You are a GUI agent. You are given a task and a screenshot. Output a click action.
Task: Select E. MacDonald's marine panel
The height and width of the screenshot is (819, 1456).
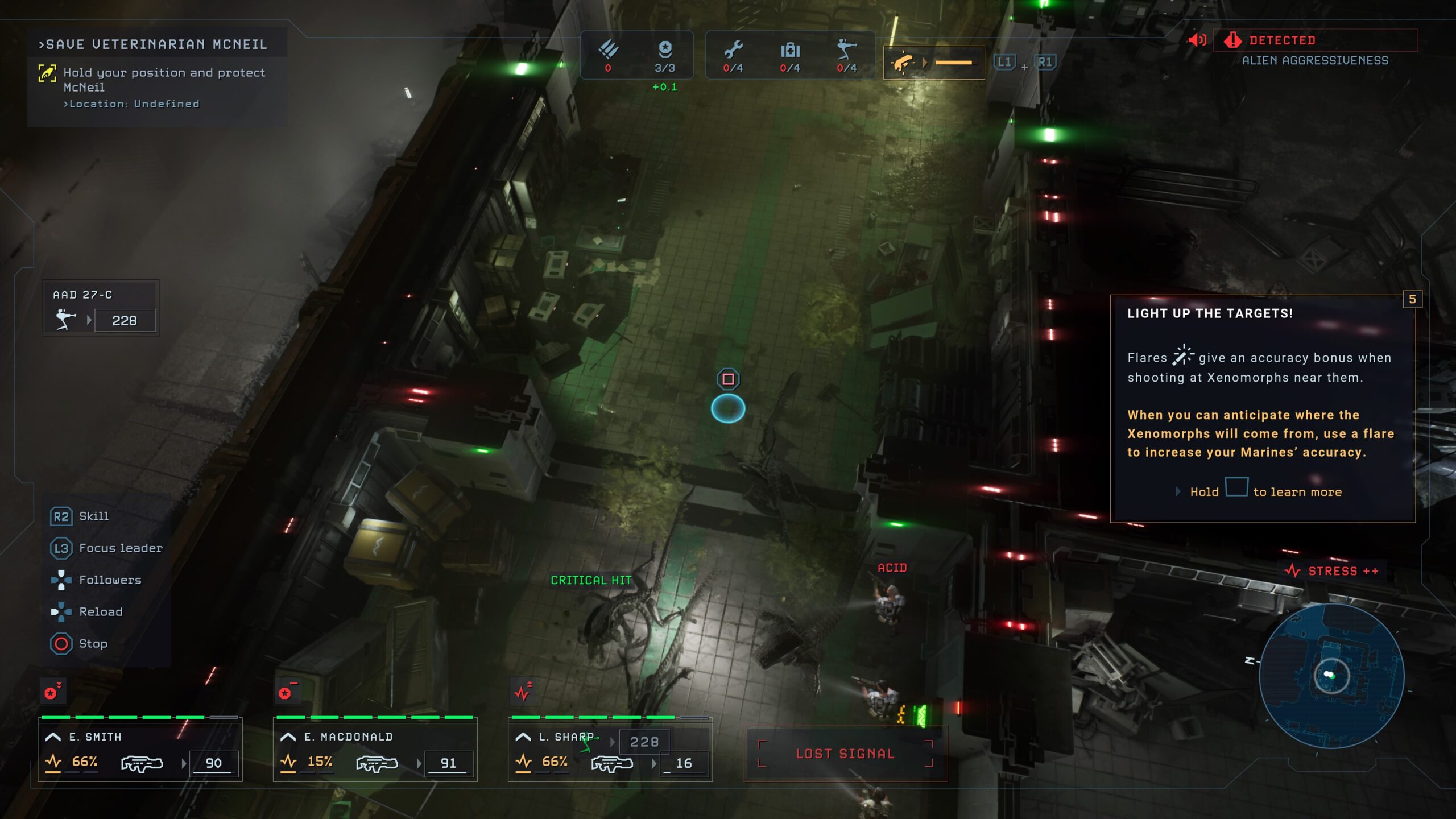[375, 750]
